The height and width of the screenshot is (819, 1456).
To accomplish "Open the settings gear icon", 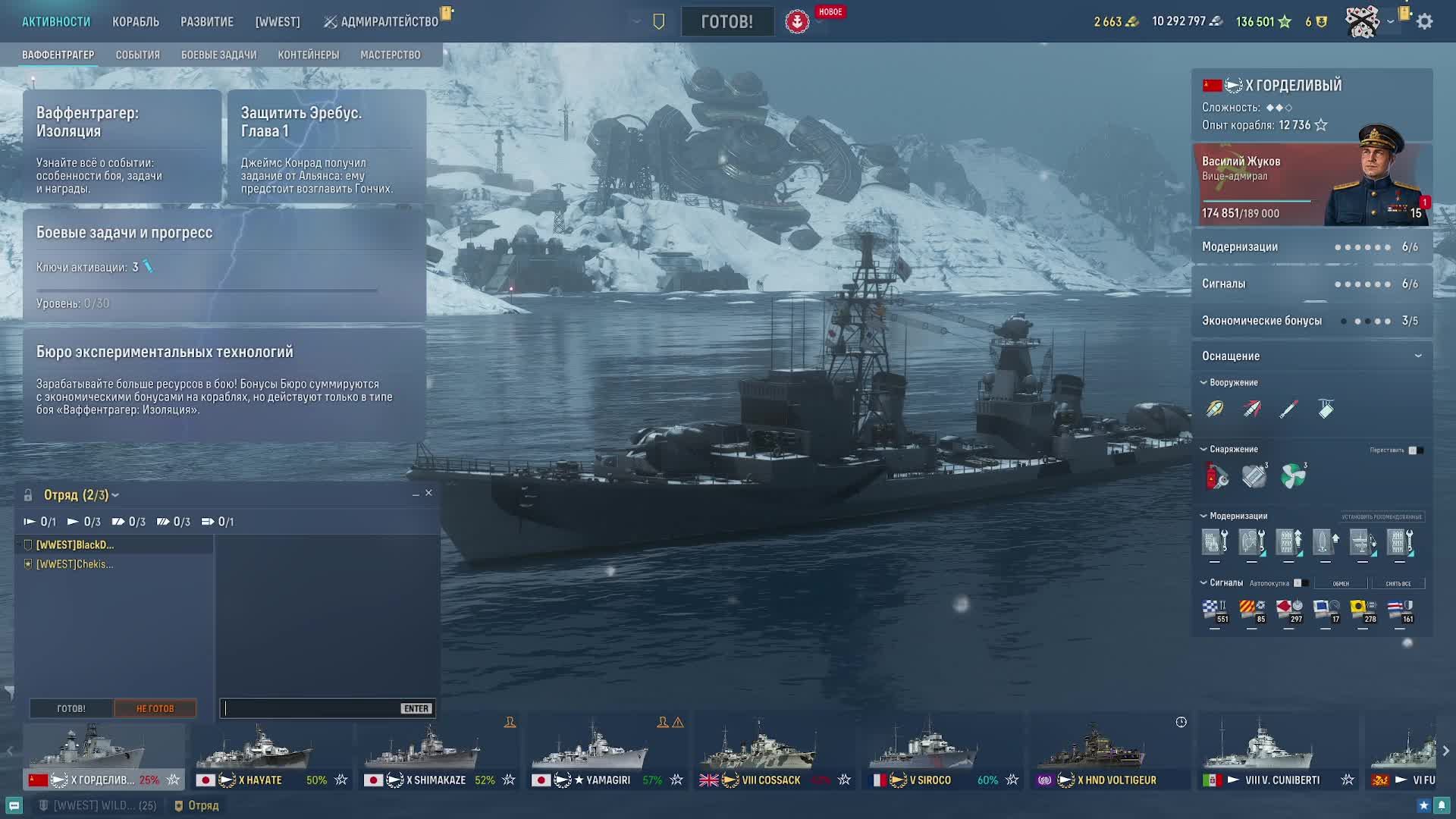I will (x=1425, y=22).
